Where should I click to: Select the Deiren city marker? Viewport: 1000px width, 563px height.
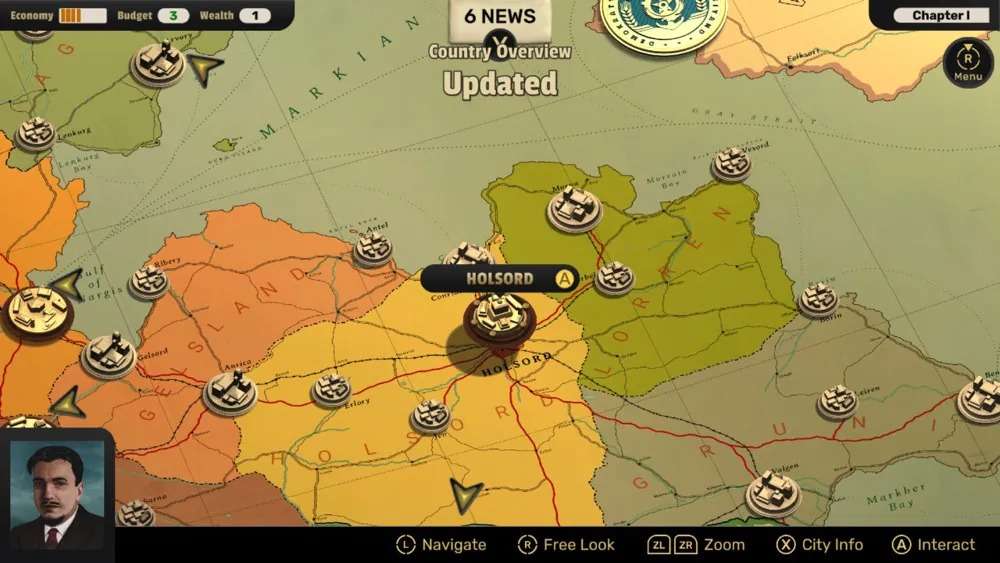click(837, 401)
